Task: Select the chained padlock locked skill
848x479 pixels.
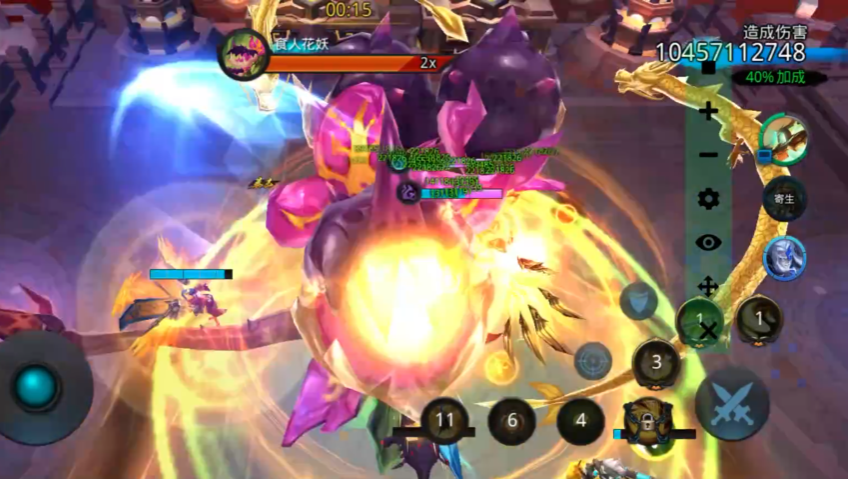Action: (x=647, y=422)
